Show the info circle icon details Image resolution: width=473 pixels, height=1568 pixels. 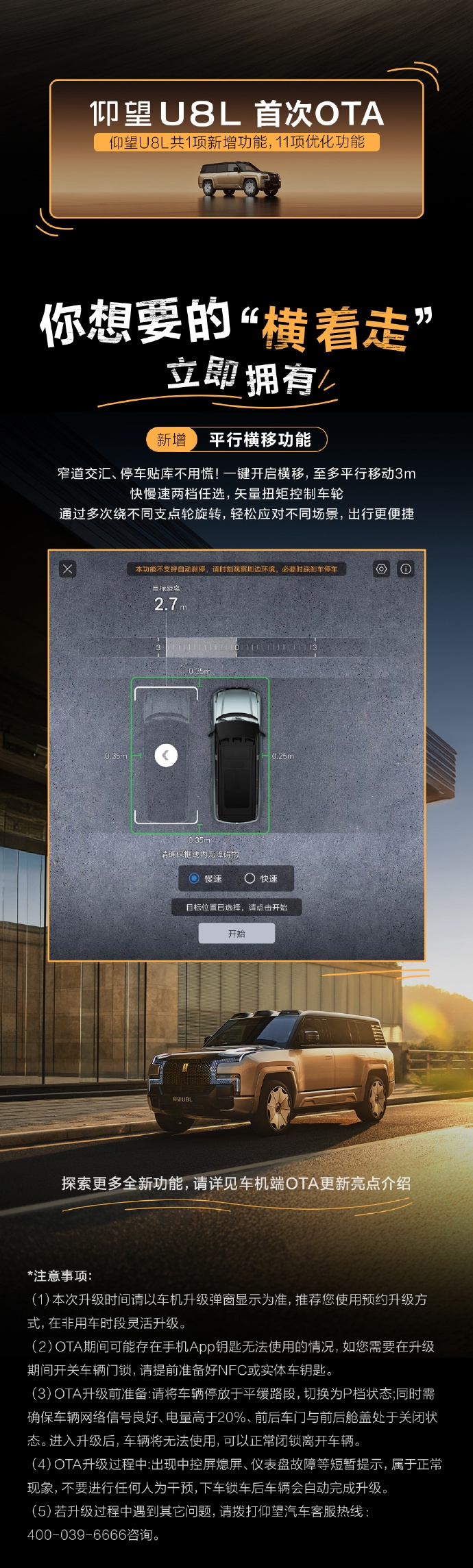tap(406, 569)
